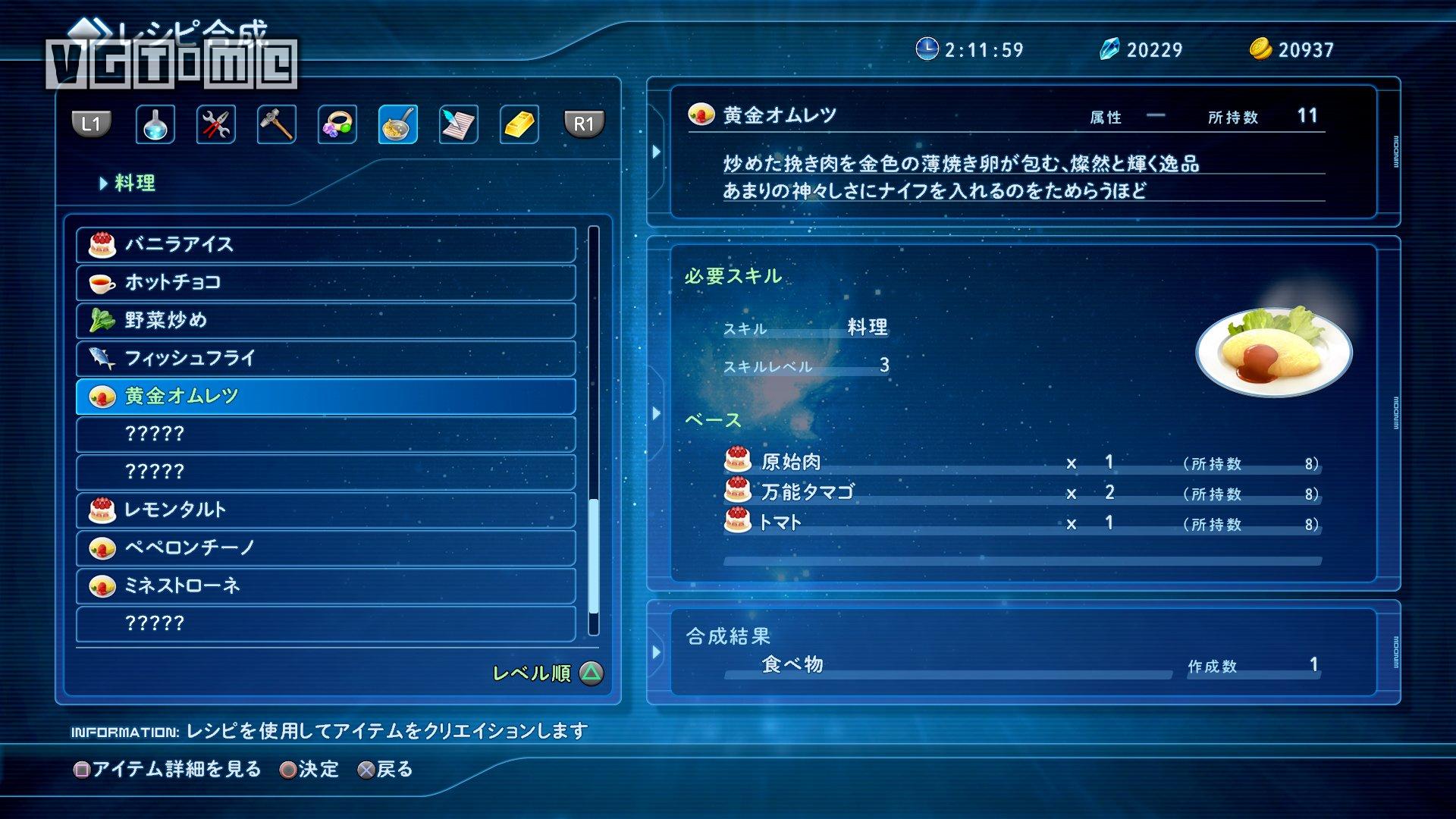Image resolution: width=1456 pixels, height=819 pixels.
Task: Open the accessory crafting flower icon
Action: coord(337,124)
